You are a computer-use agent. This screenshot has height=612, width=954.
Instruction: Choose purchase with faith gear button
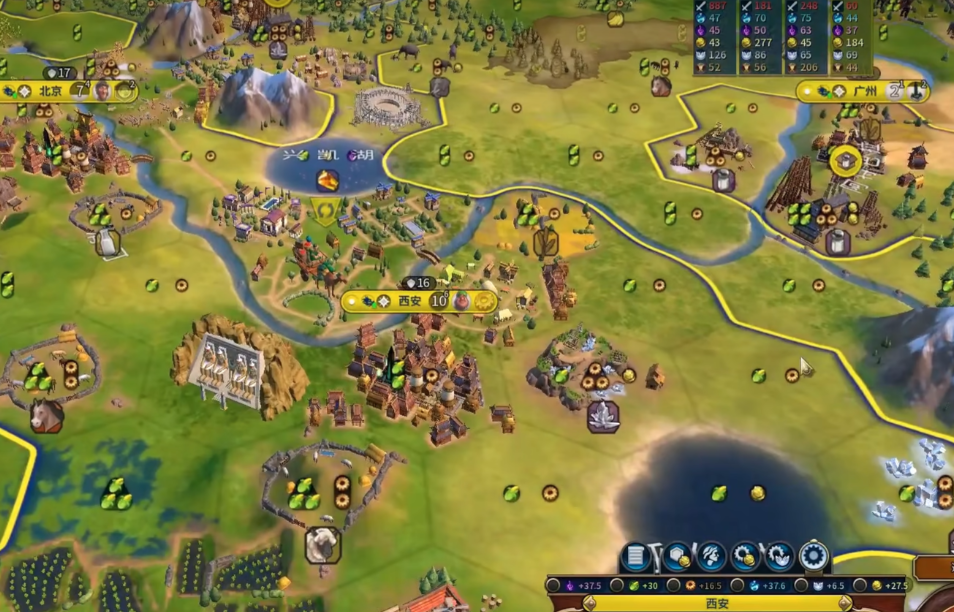point(779,557)
